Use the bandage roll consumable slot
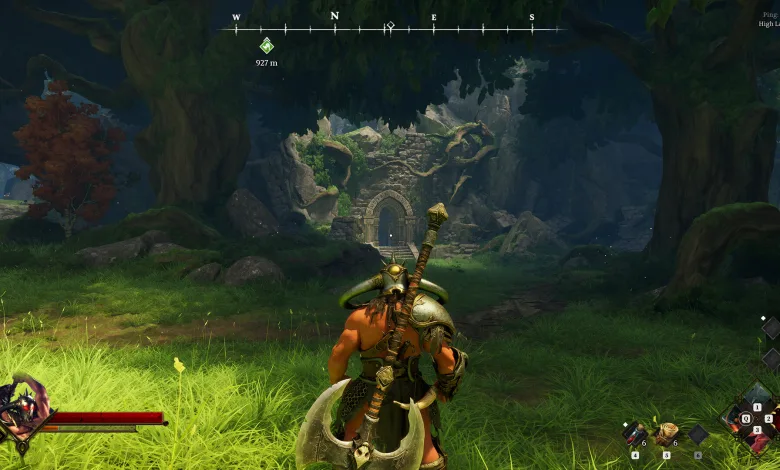This screenshot has width=780, height=470. [x=665, y=433]
